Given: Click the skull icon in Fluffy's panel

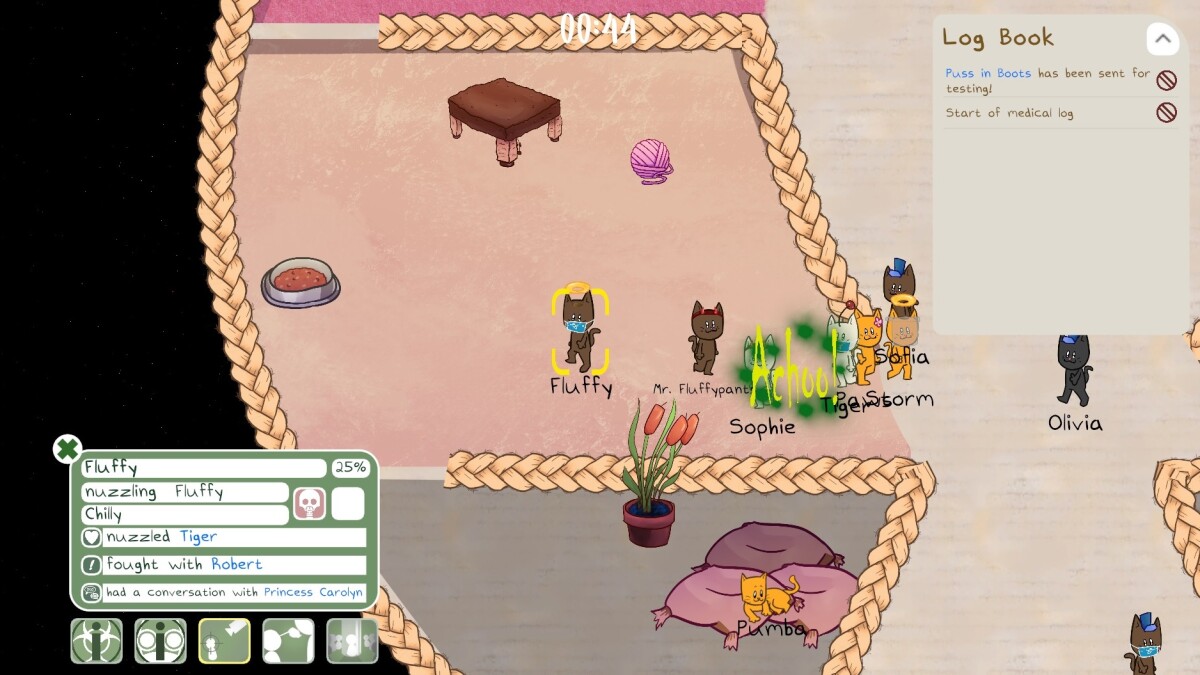Looking at the screenshot, I should pos(309,503).
